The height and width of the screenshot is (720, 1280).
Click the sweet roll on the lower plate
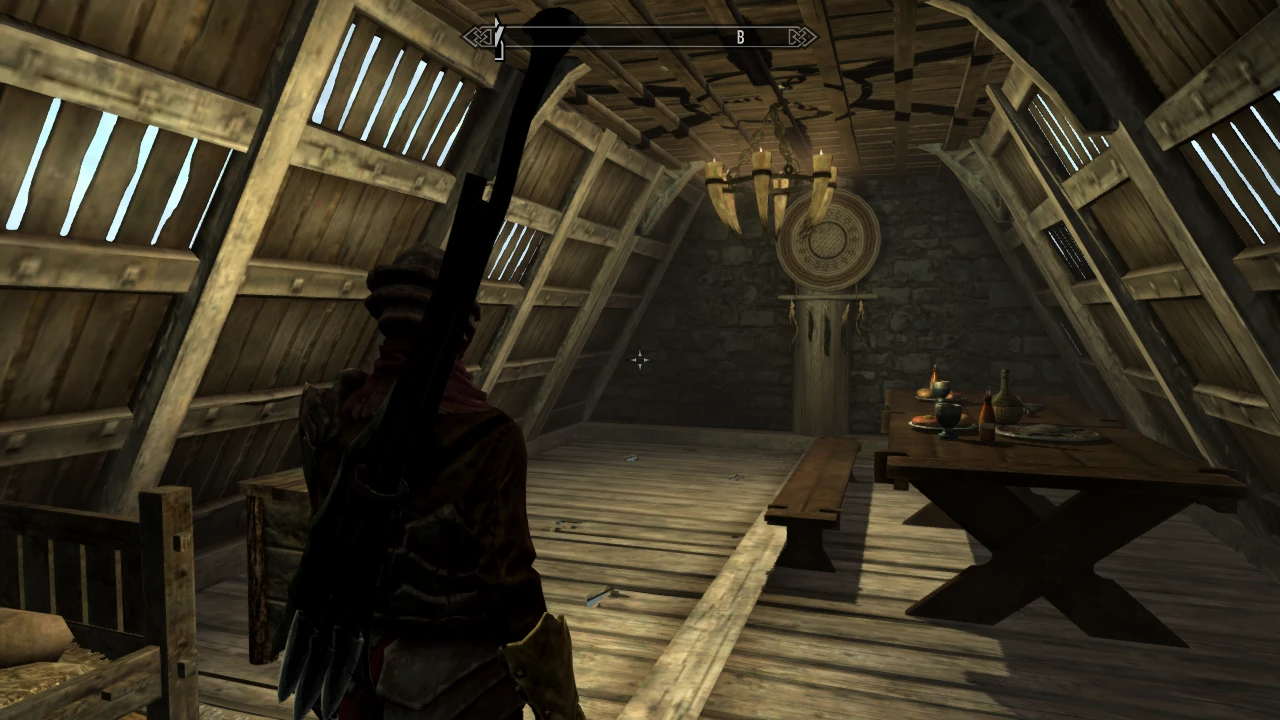coord(924,420)
